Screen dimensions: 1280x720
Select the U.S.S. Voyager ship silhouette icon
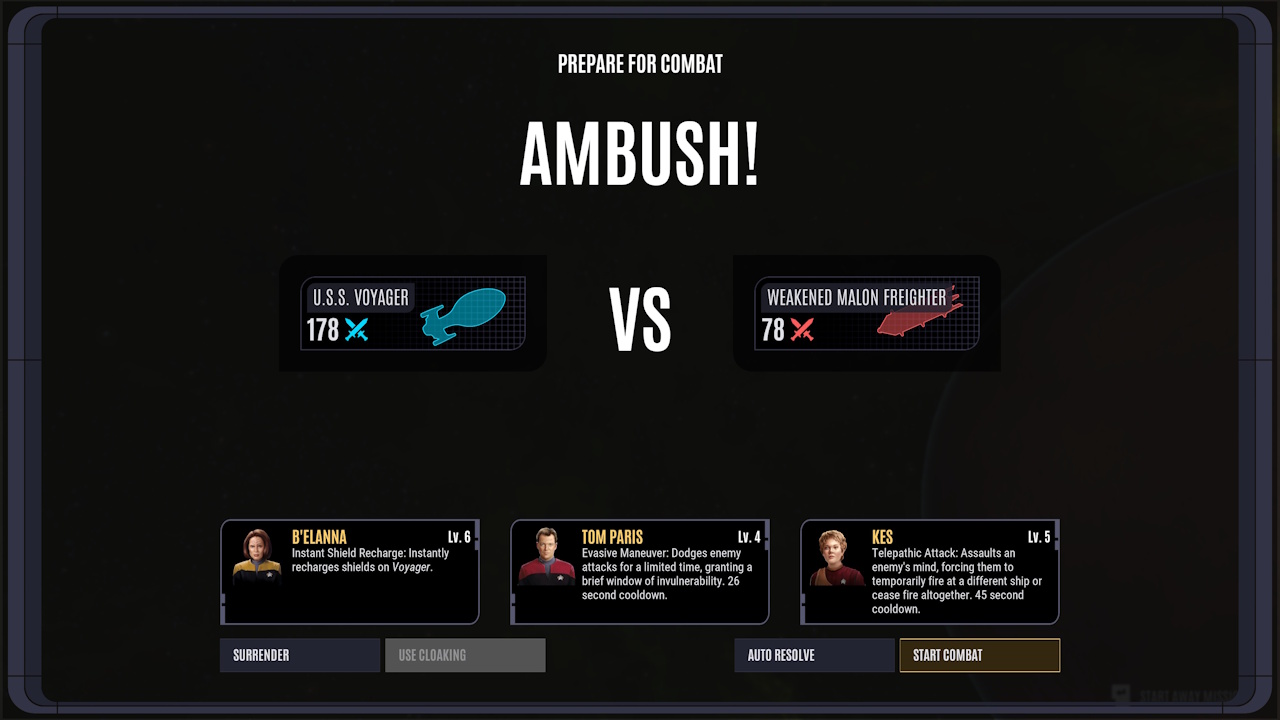465,312
